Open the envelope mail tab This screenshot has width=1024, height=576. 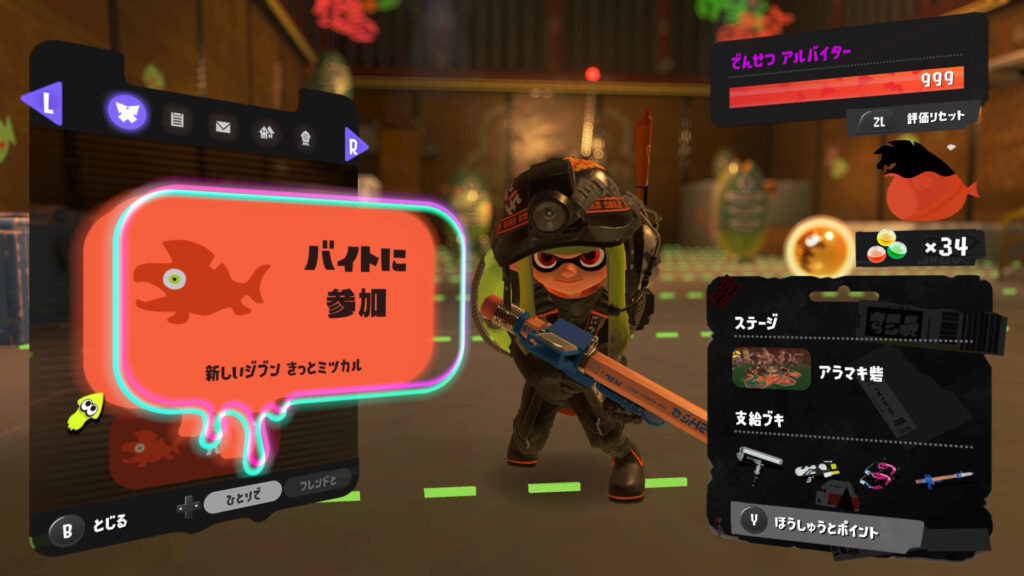pyautogui.click(x=222, y=127)
